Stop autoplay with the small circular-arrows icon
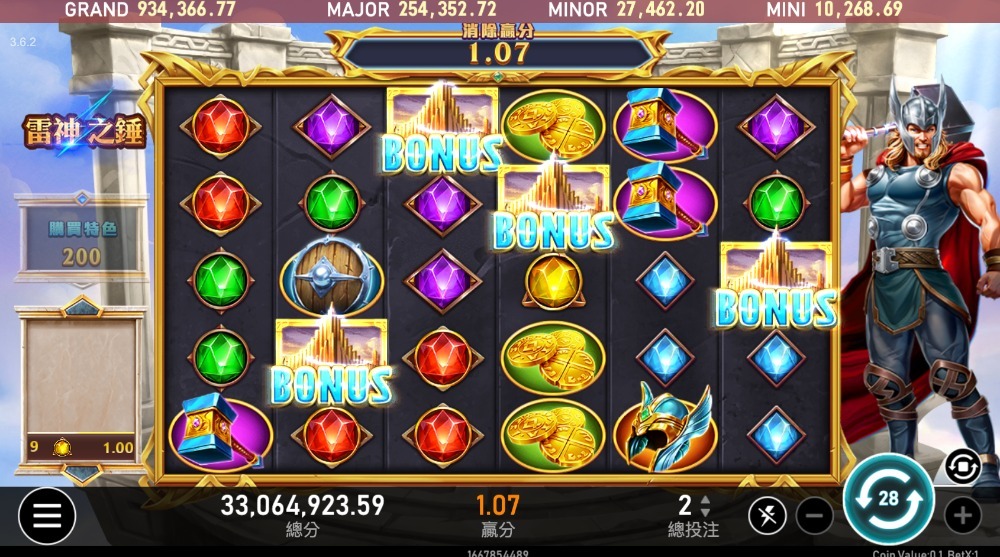 pos(962,466)
